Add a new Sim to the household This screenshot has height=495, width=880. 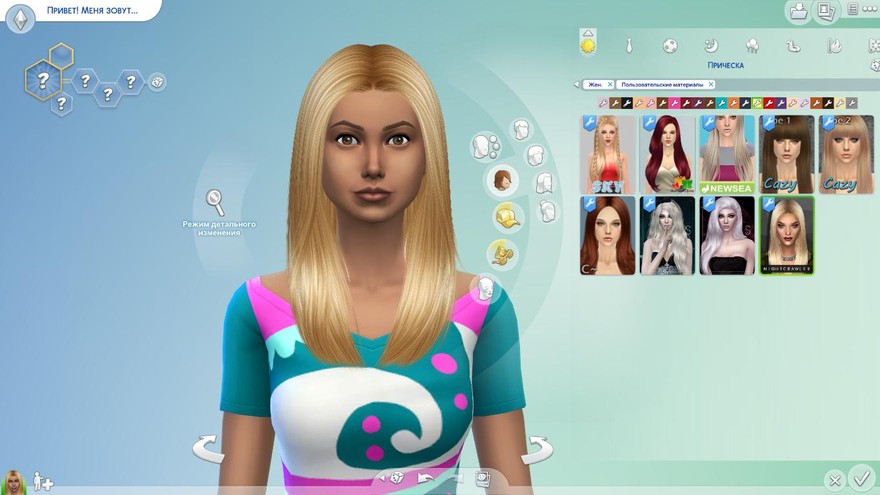[43, 482]
